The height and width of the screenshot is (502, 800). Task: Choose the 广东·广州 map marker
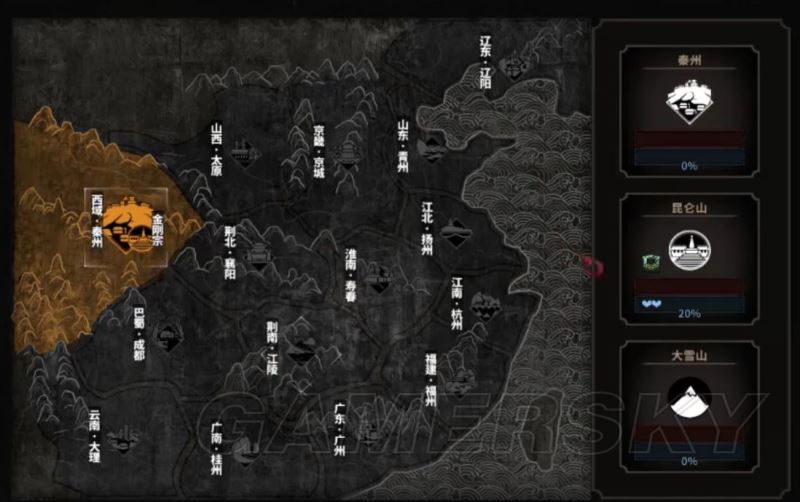(x=372, y=432)
